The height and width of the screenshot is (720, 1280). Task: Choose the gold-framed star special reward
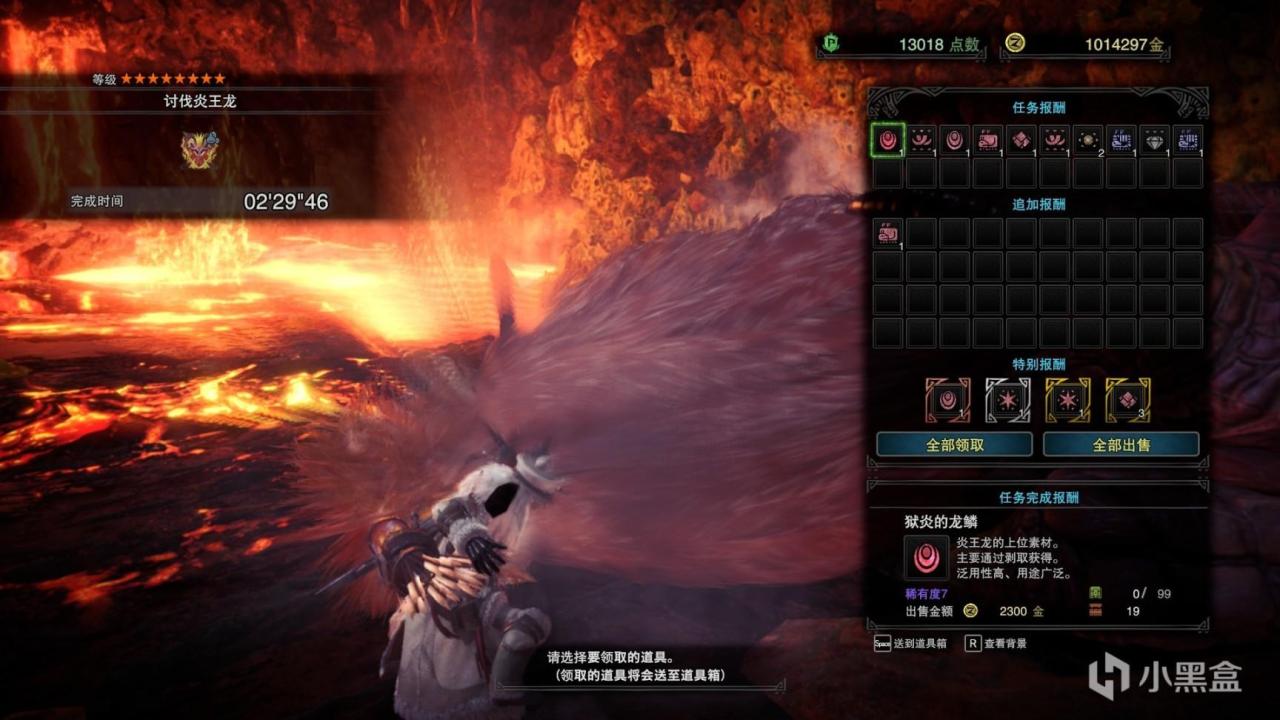click(x=1067, y=399)
